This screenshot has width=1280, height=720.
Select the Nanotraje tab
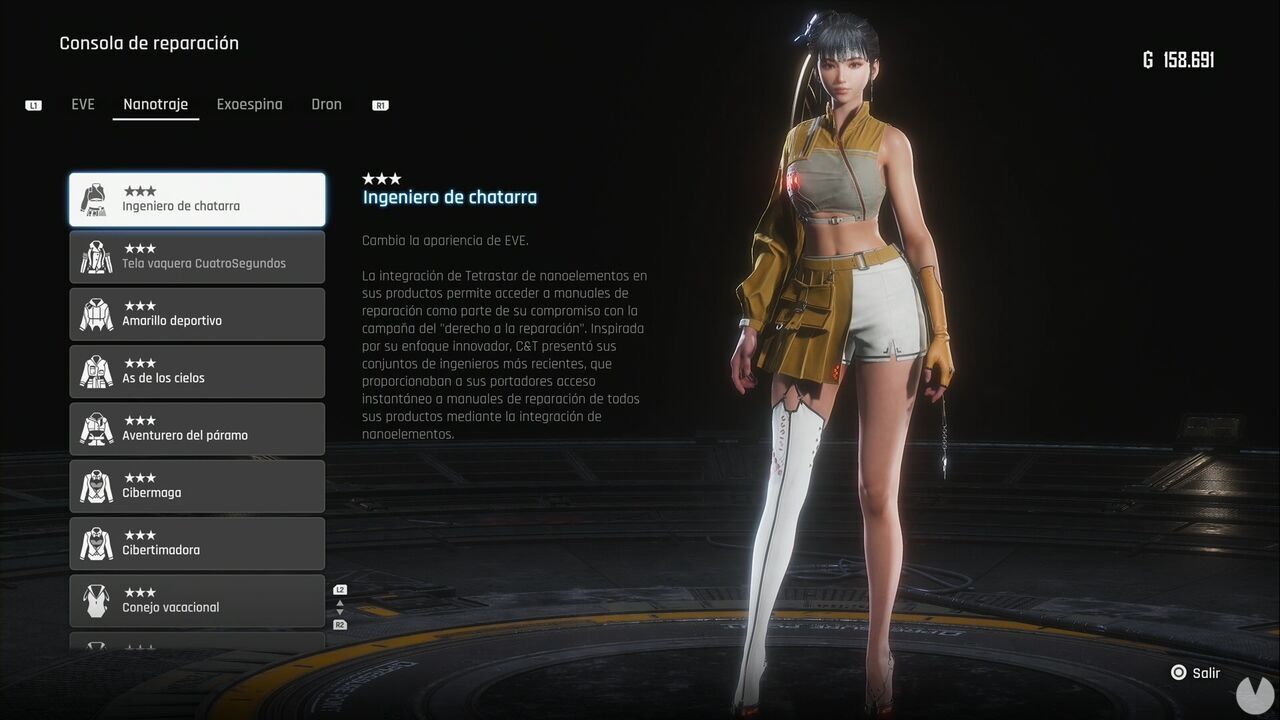[155, 103]
